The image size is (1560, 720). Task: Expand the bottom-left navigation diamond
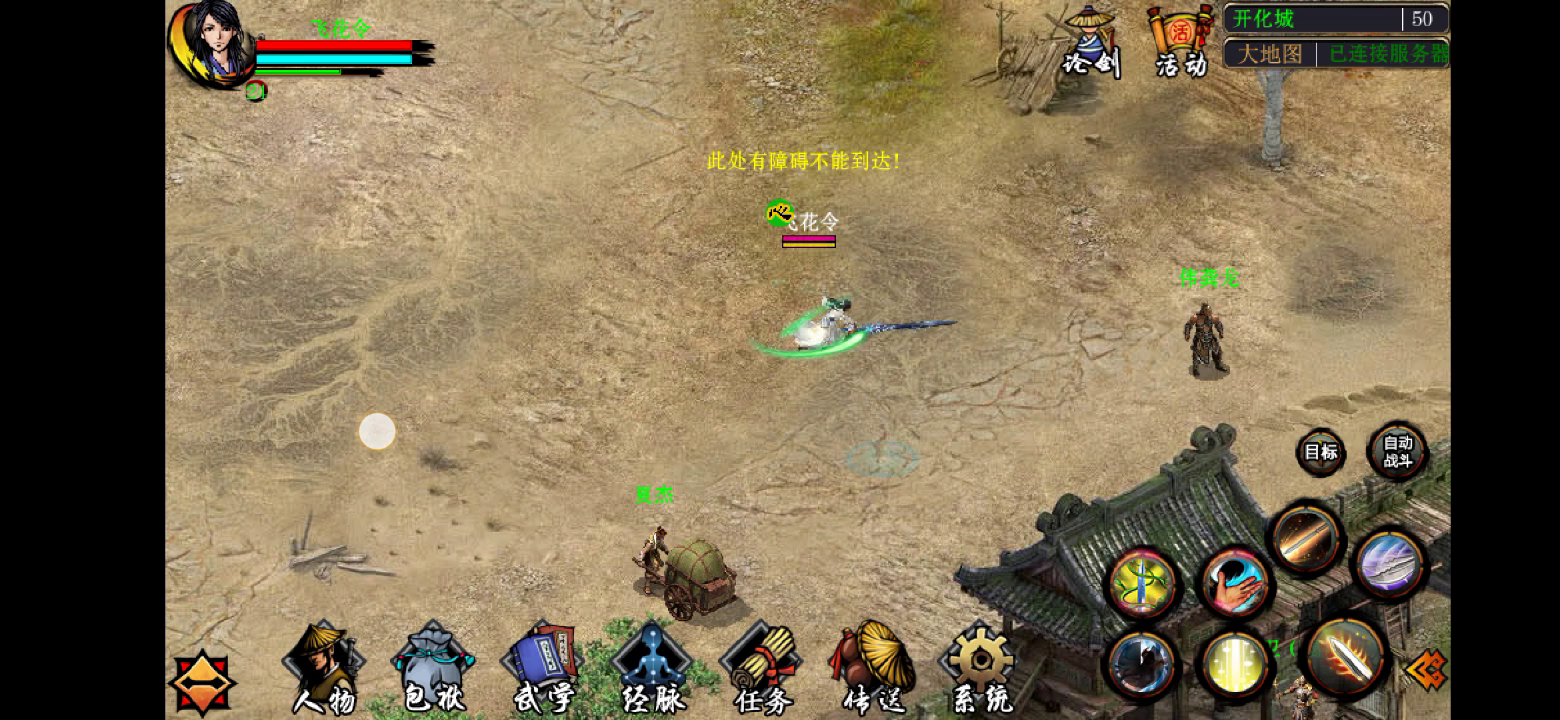[x=203, y=681]
